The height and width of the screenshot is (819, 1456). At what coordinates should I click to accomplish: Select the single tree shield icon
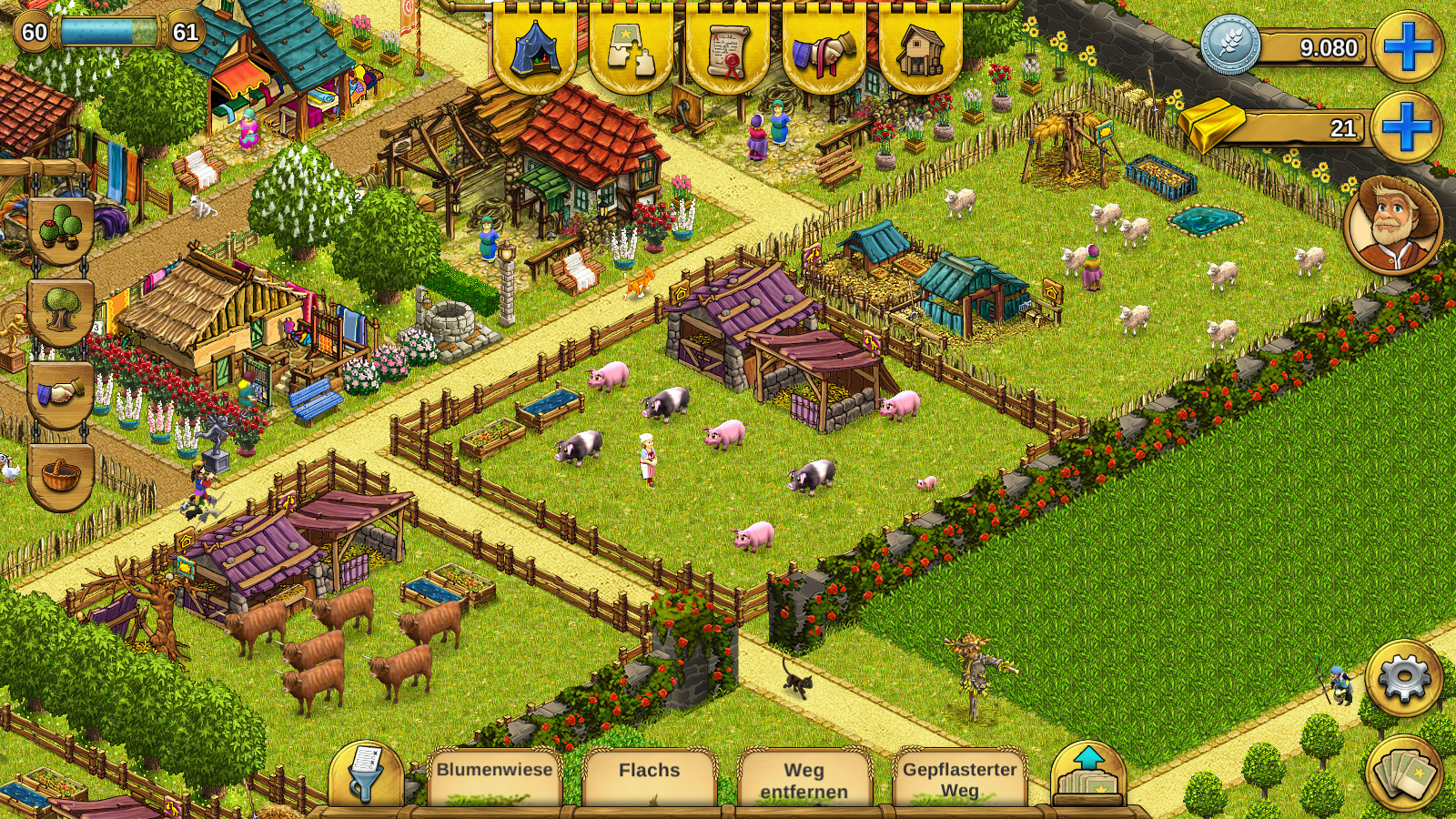61,310
